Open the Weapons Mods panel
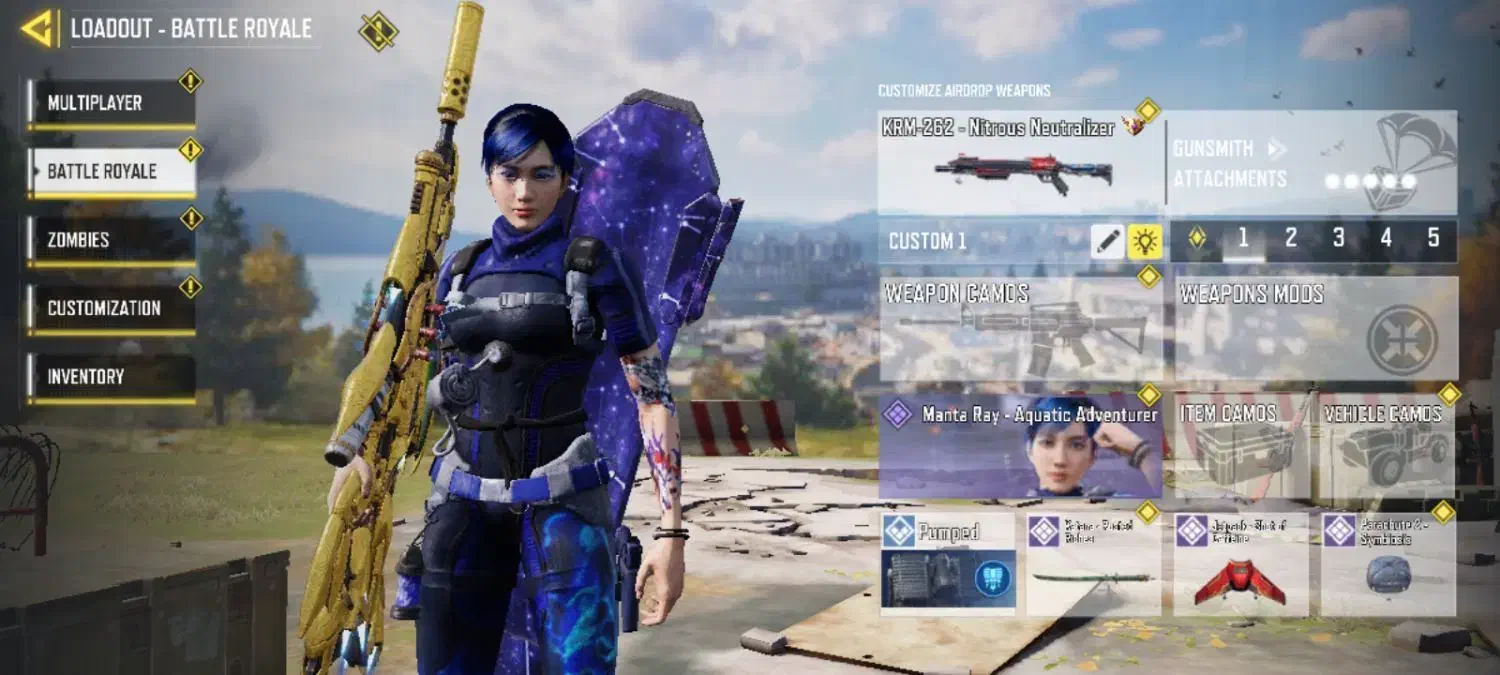The height and width of the screenshot is (675, 1500). [1316, 329]
